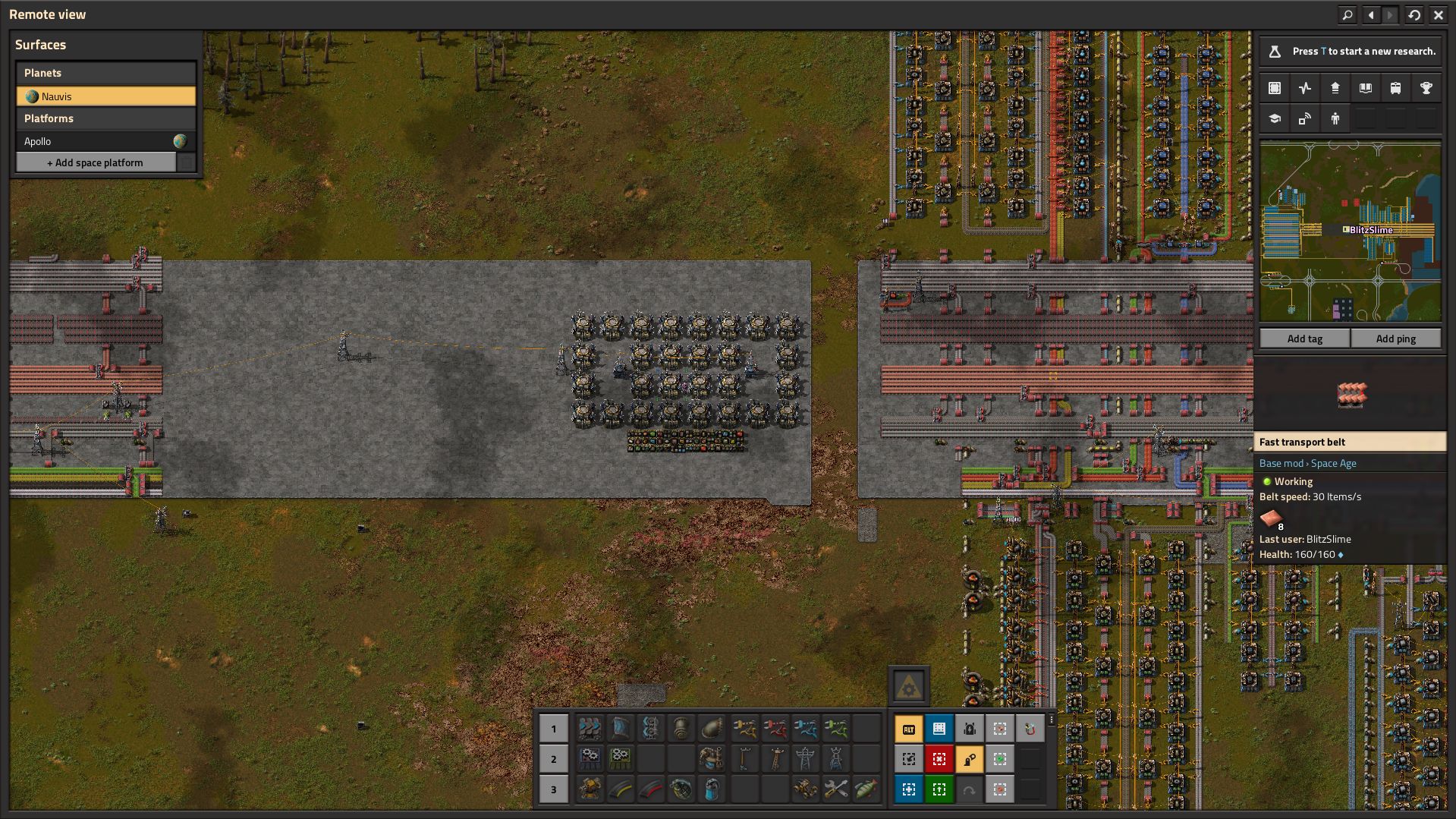Open the Factoriopedia book icon
Image resolution: width=1456 pixels, height=819 pixels.
[x=1365, y=88]
